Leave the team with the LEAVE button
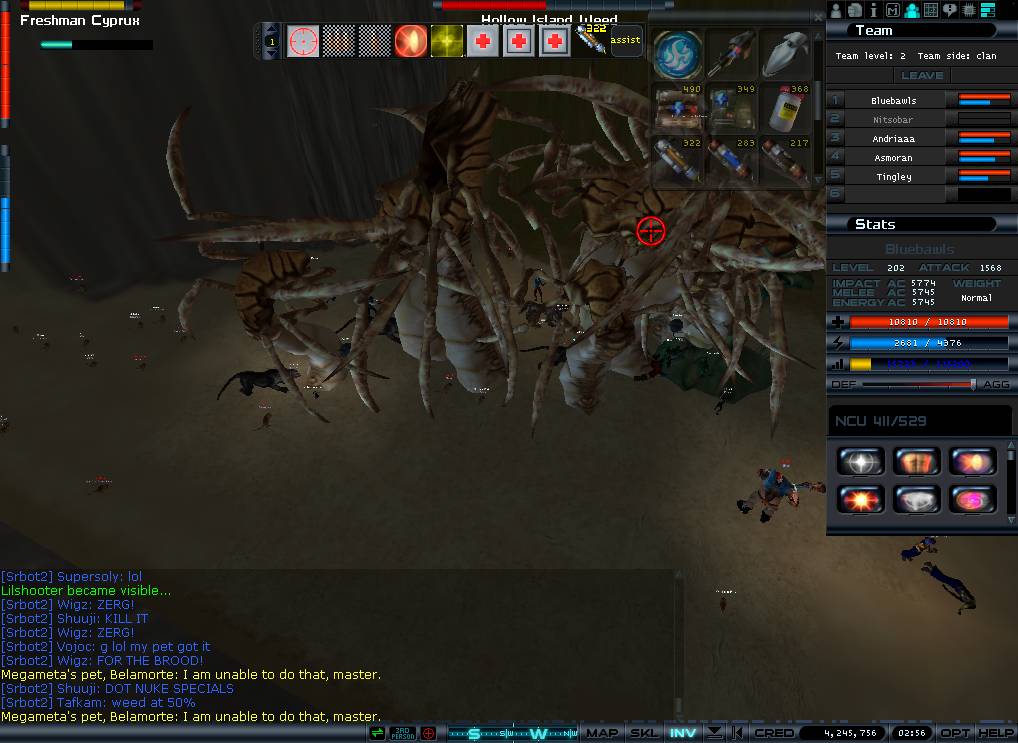Screen dimensions: 1018x743 (922, 76)
